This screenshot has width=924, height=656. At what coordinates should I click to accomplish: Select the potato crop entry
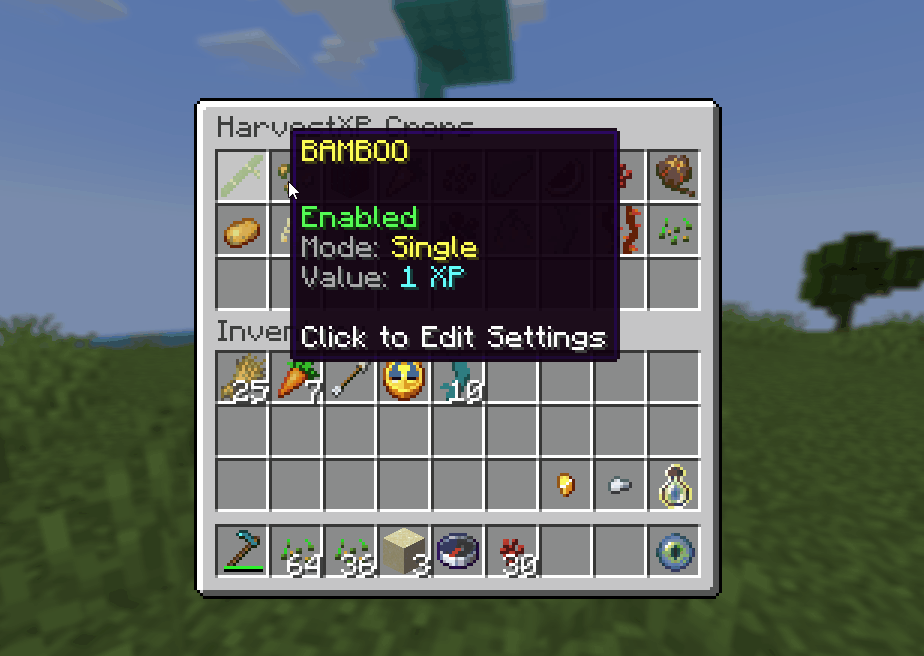point(243,231)
